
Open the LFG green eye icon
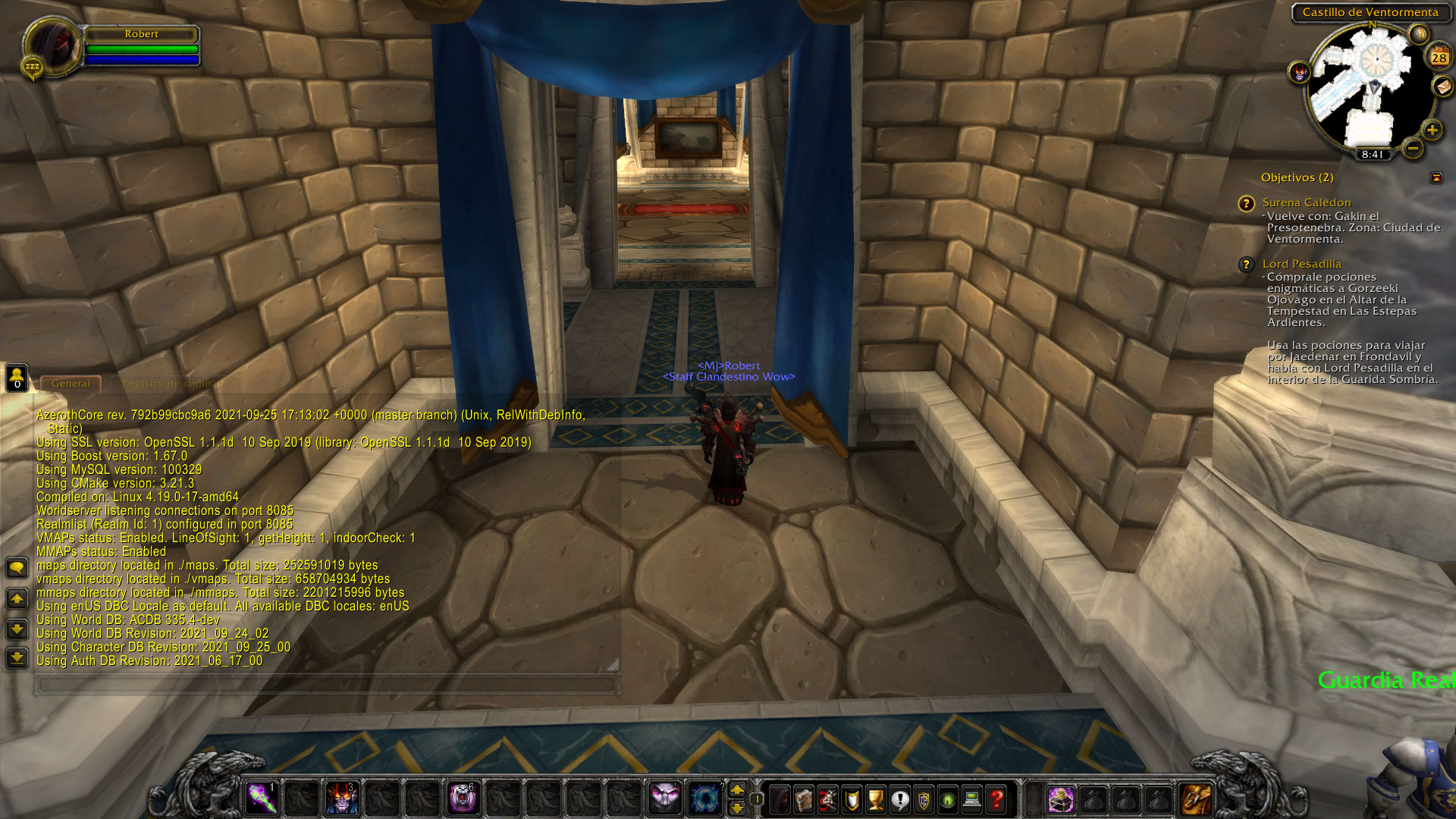pos(948,799)
